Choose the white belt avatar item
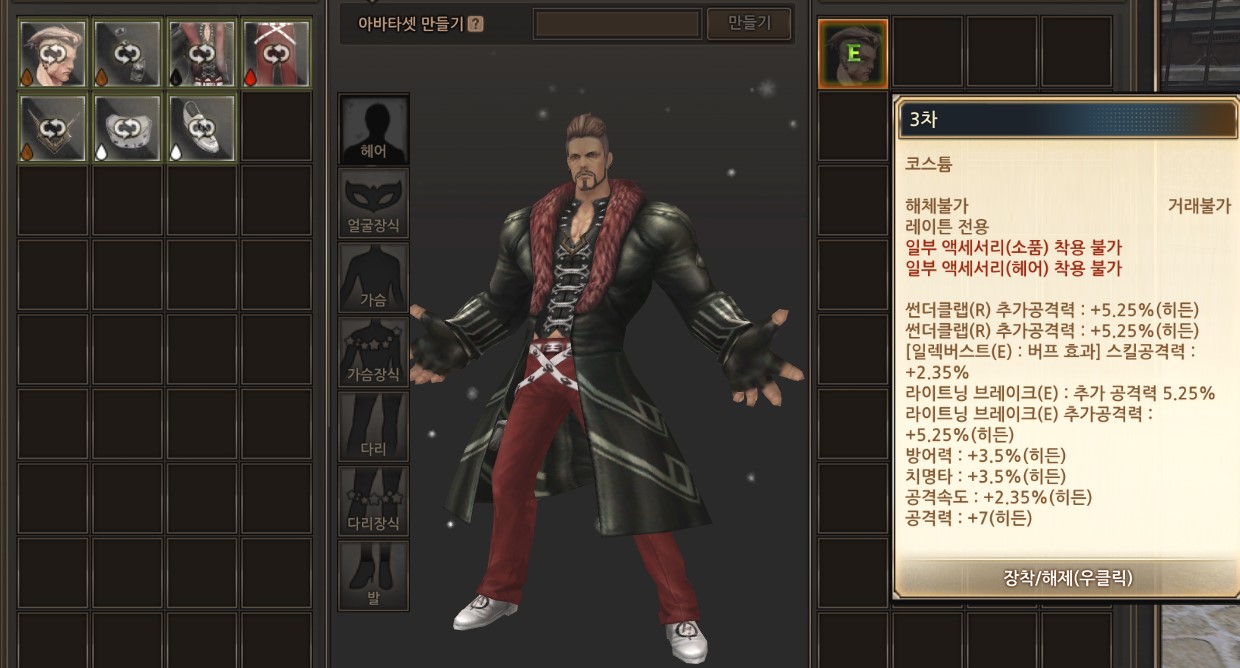 point(128,128)
